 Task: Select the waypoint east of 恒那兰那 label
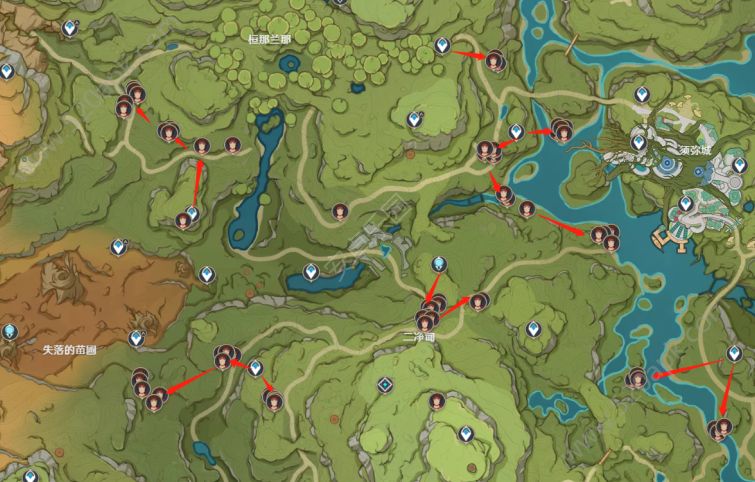[442, 45]
